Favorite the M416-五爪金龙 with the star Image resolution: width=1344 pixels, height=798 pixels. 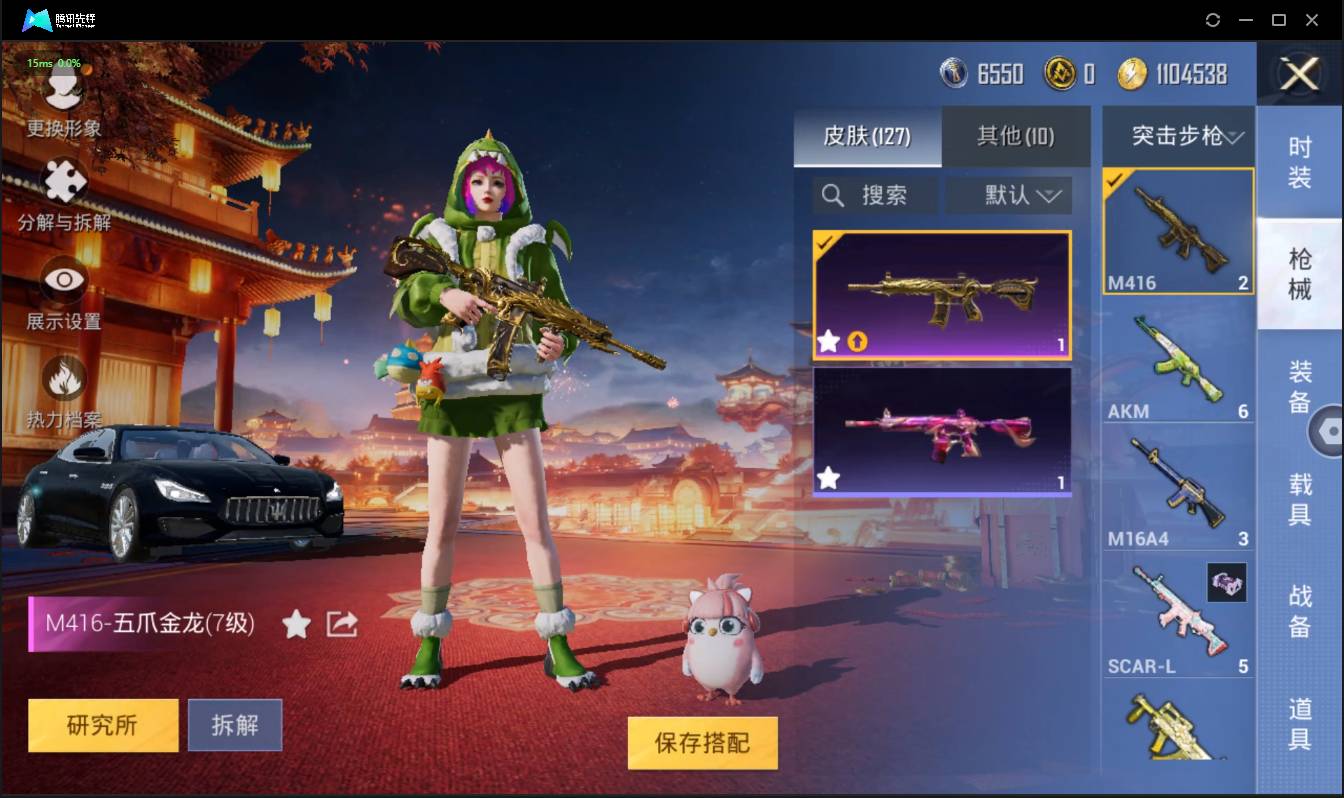pos(297,623)
